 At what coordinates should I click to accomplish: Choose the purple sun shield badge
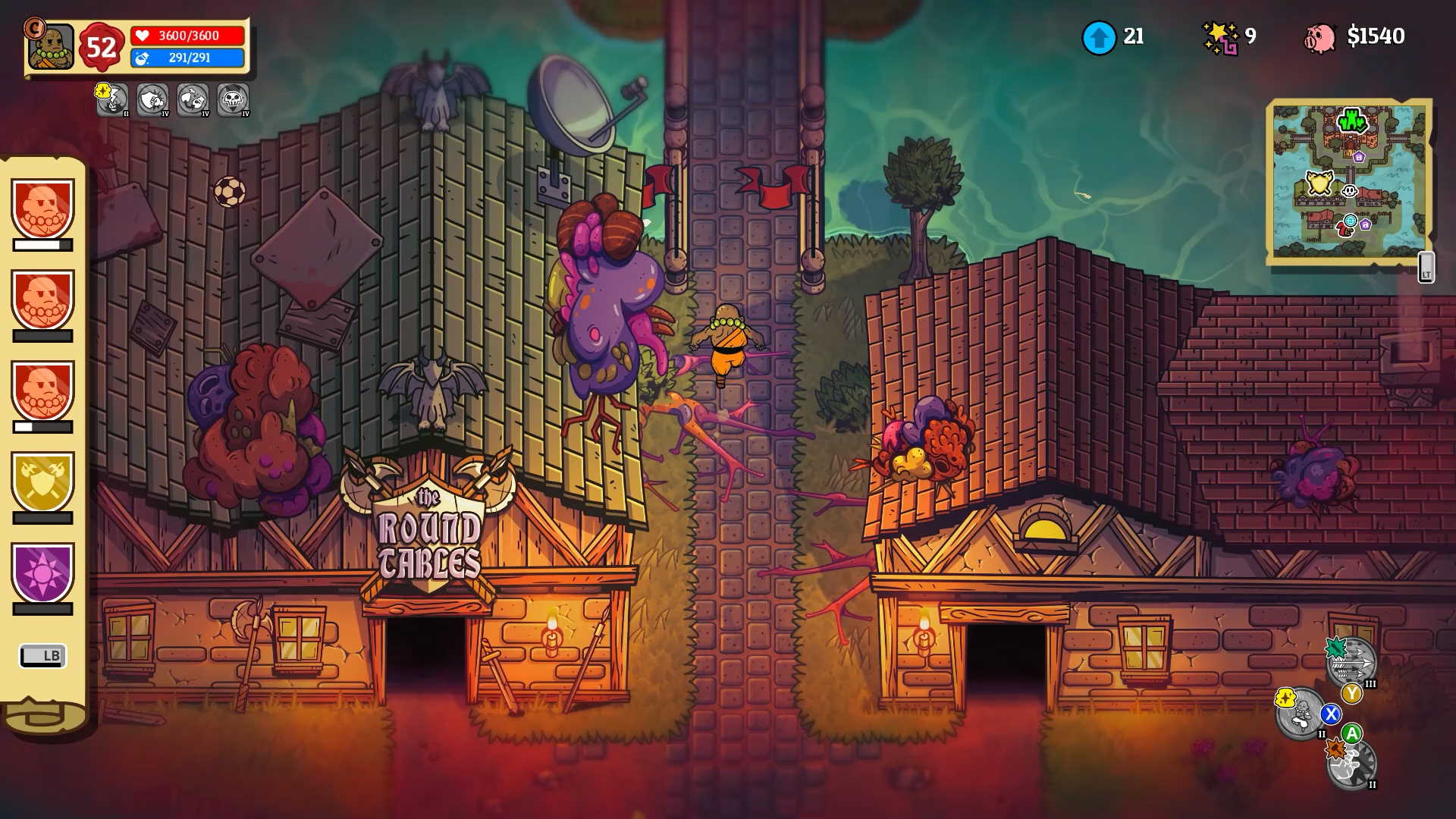[42, 573]
